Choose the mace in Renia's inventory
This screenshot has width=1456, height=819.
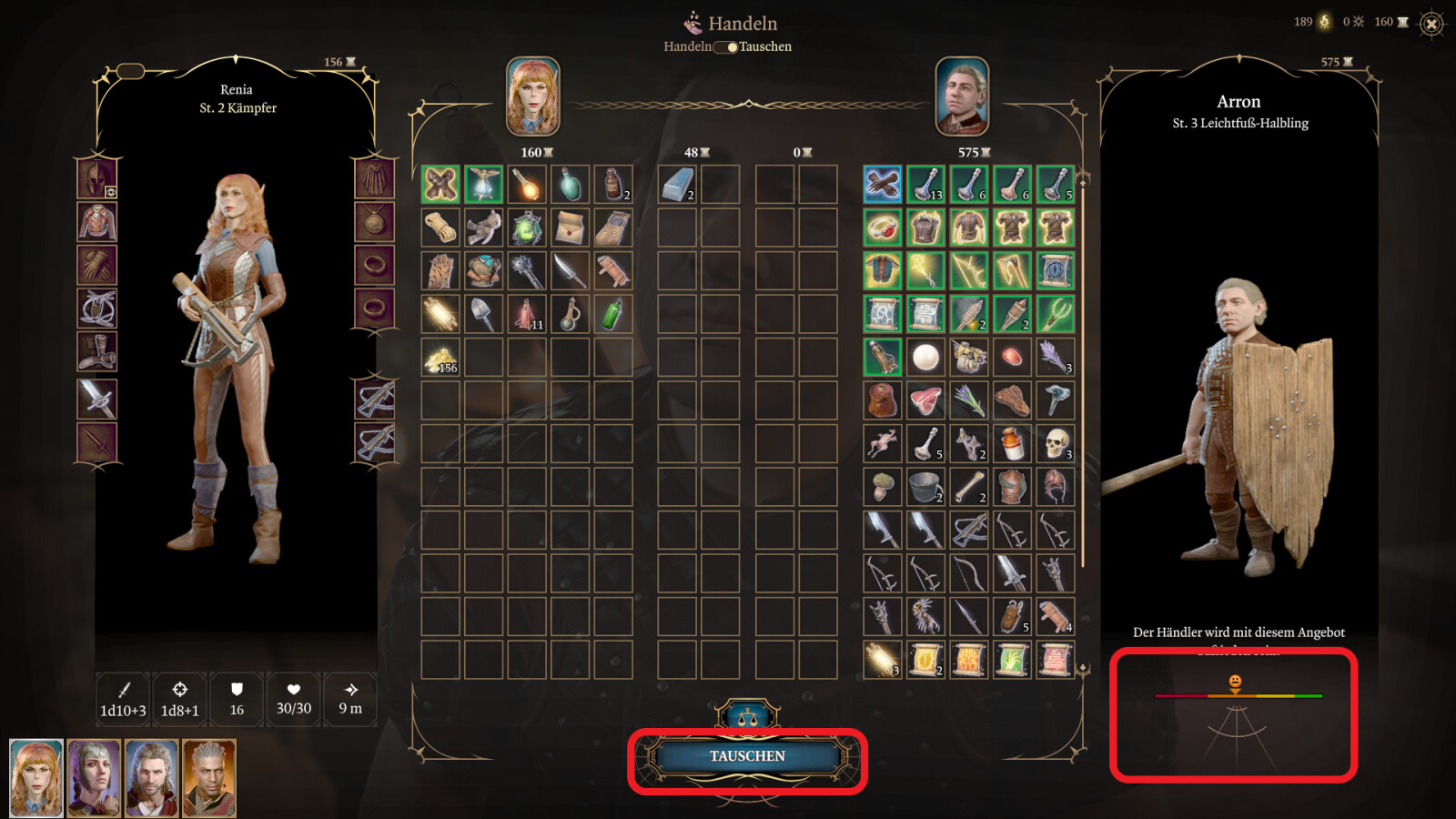527,271
